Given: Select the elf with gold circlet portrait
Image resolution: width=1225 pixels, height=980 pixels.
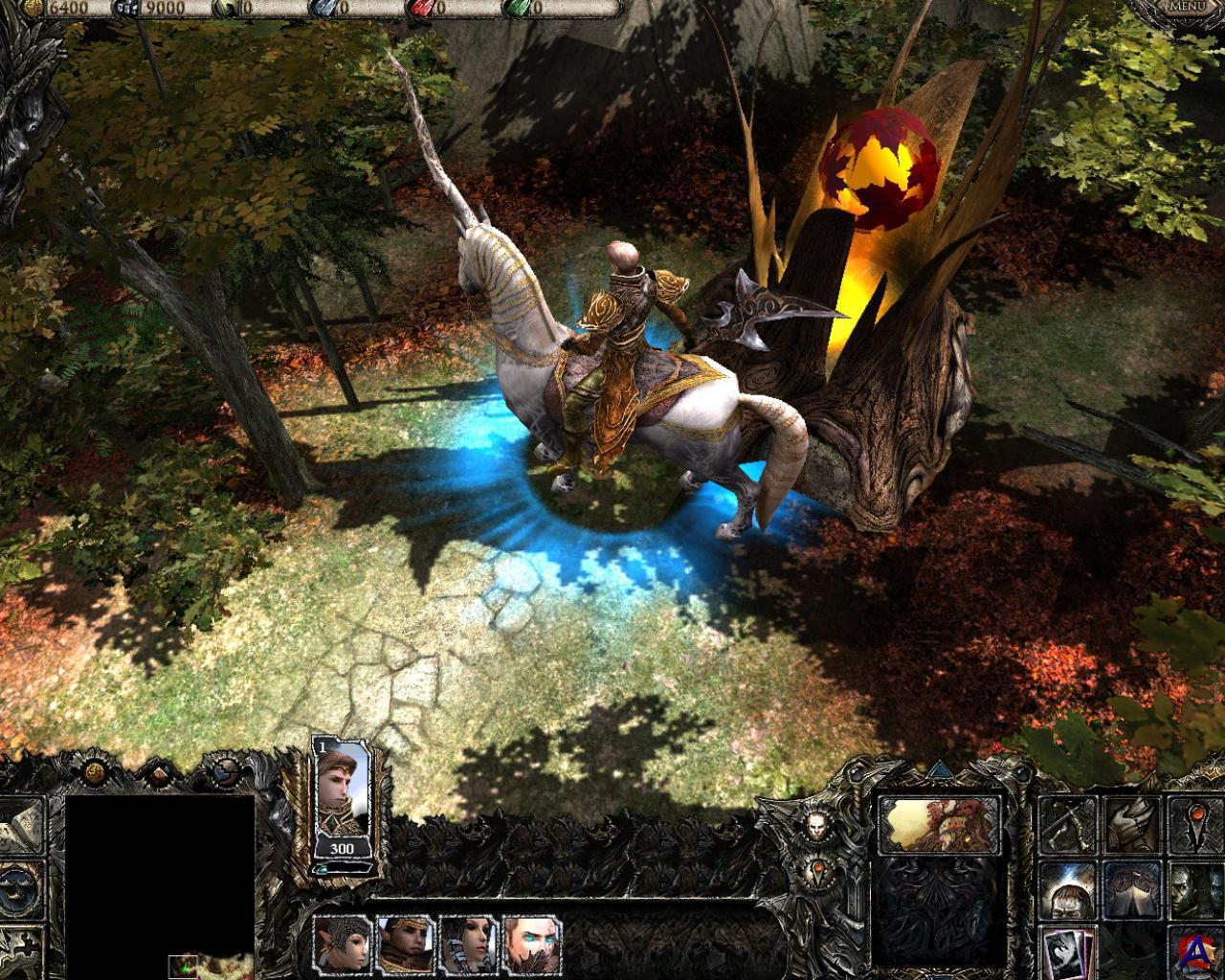Looking at the screenshot, I should pos(406,944).
